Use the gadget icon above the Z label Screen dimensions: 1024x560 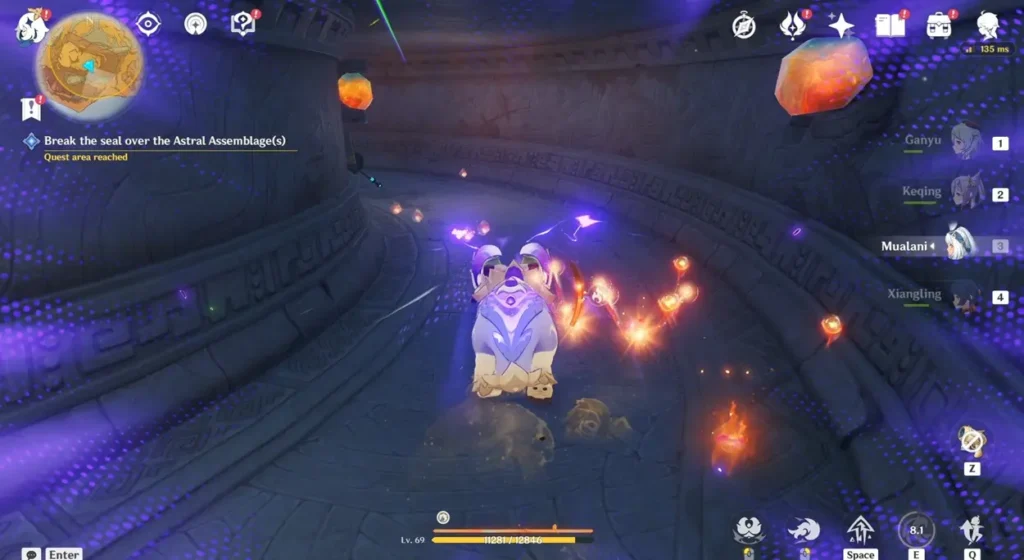click(x=971, y=440)
